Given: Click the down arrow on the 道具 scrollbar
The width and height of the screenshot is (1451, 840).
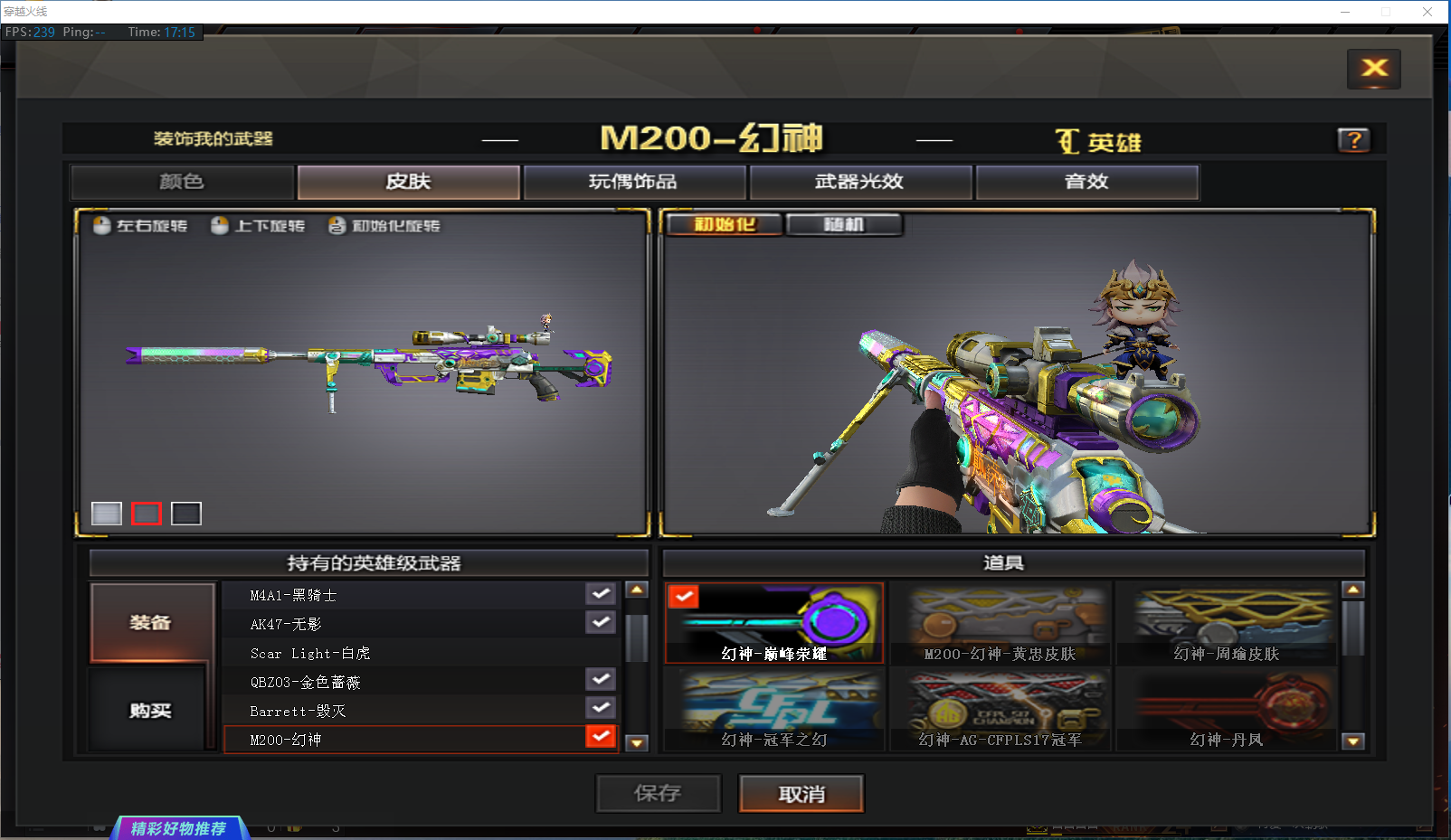Looking at the screenshot, I should point(1353,741).
